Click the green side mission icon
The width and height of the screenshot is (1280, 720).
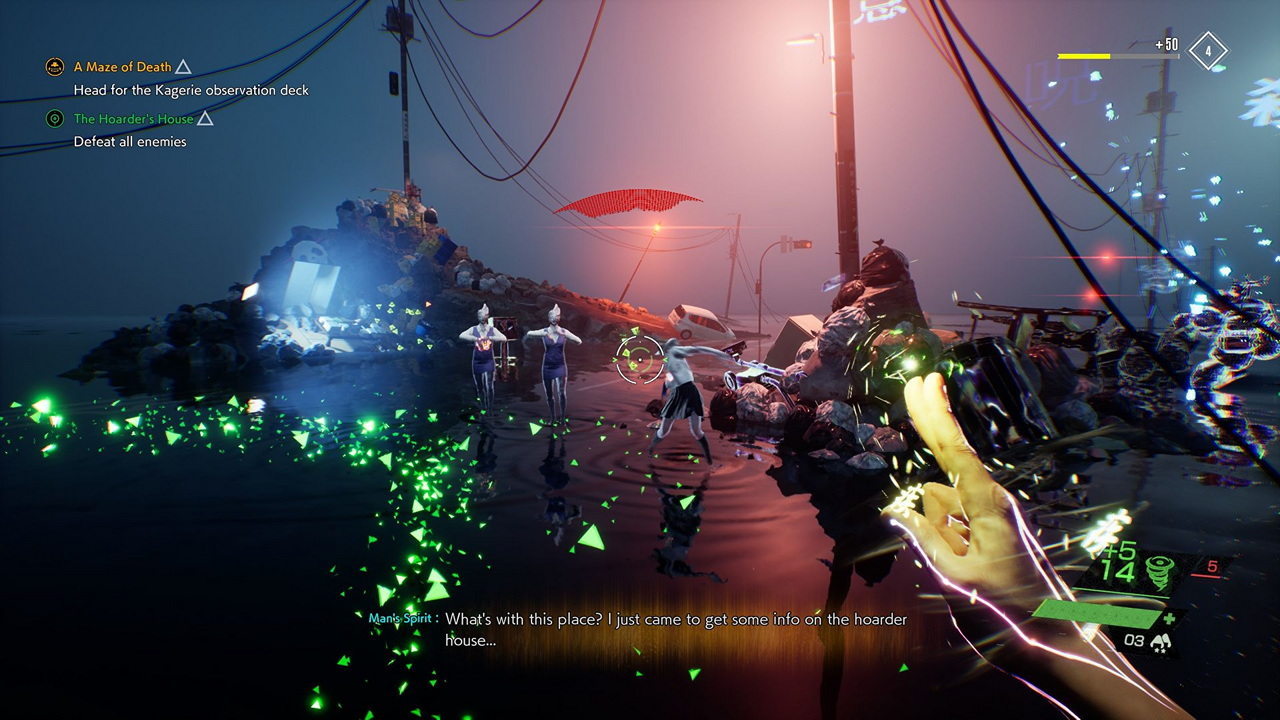(x=55, y=119)
